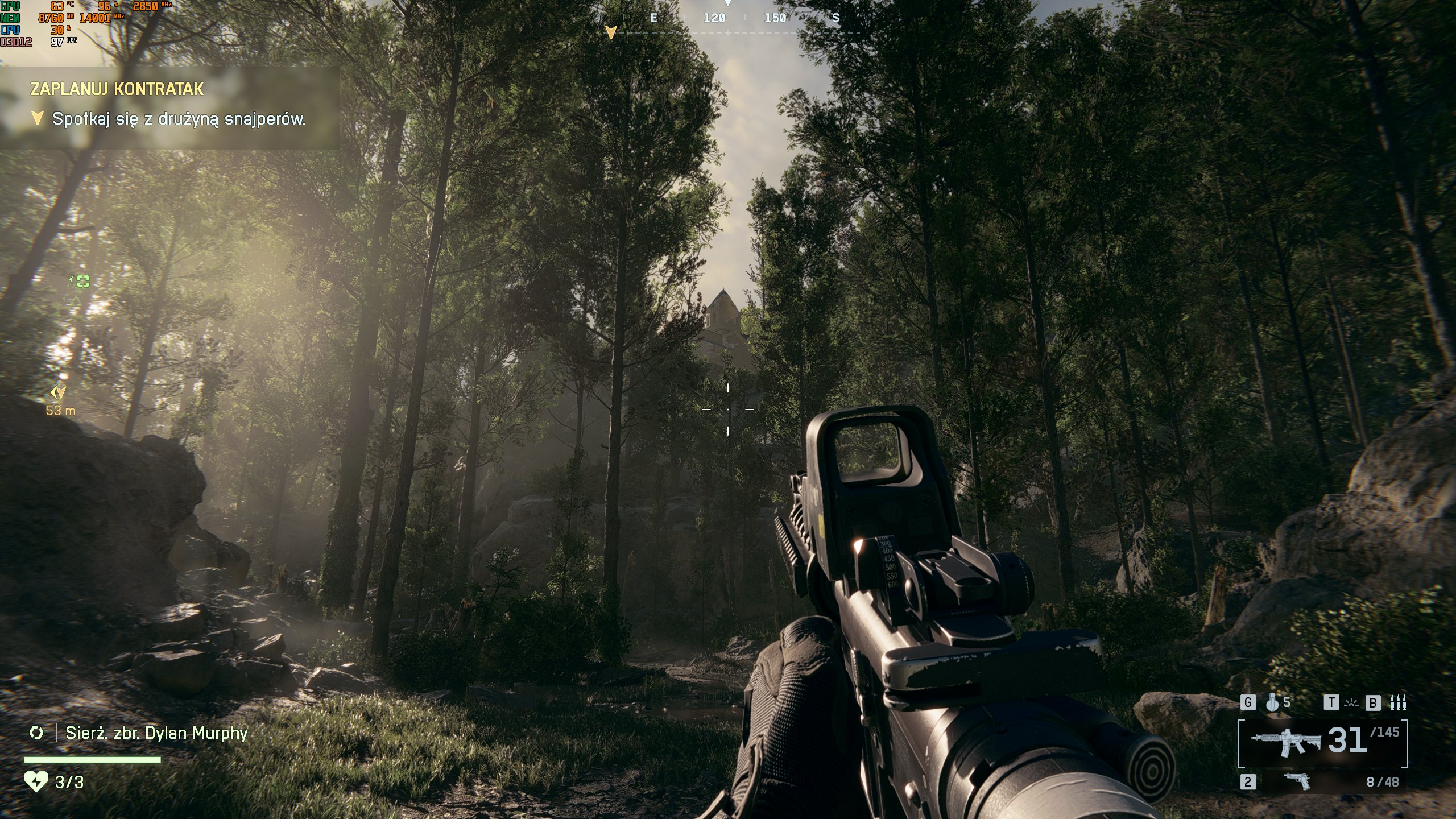Screen dimensions: 1456x819
Task: Open the Zaplanuj Kontratak objective tracker
Action: coord(117,89)
